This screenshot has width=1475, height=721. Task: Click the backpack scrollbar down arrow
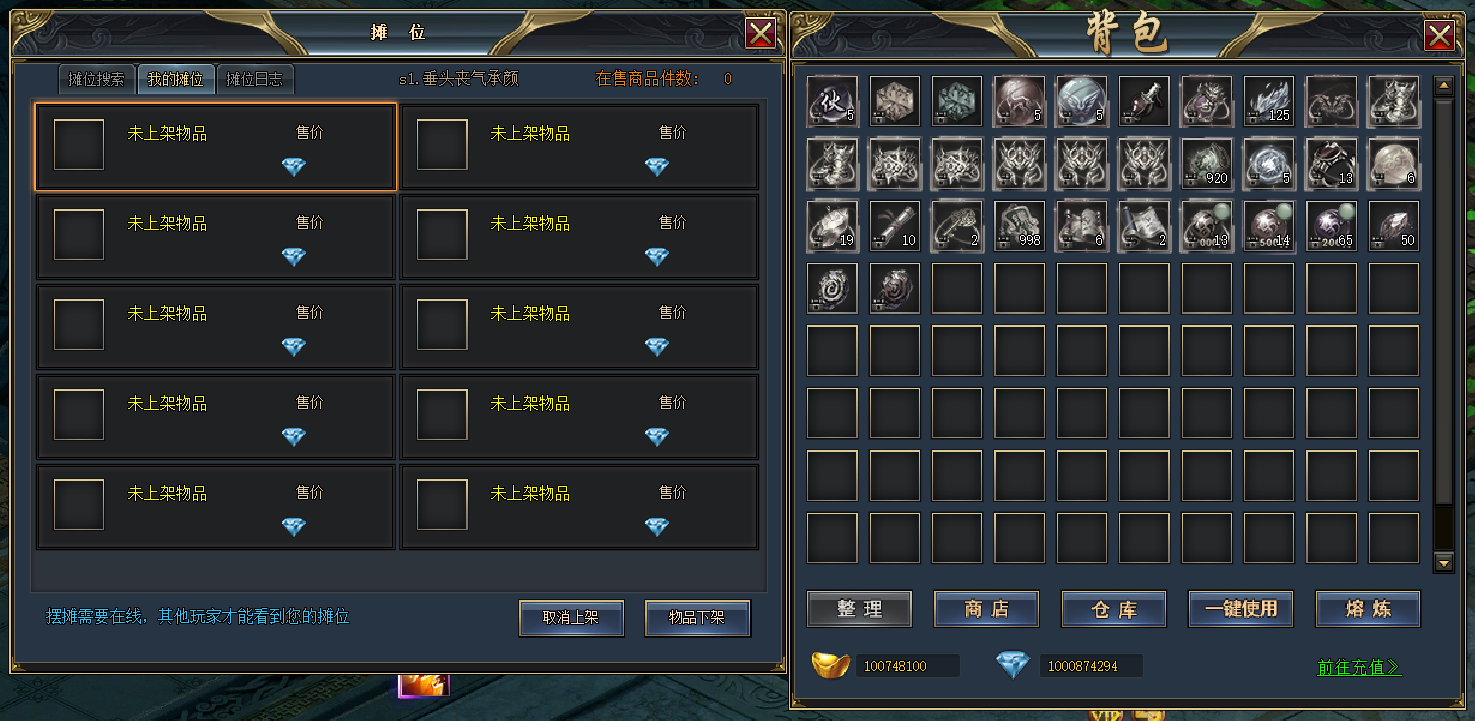(1443, 563)
